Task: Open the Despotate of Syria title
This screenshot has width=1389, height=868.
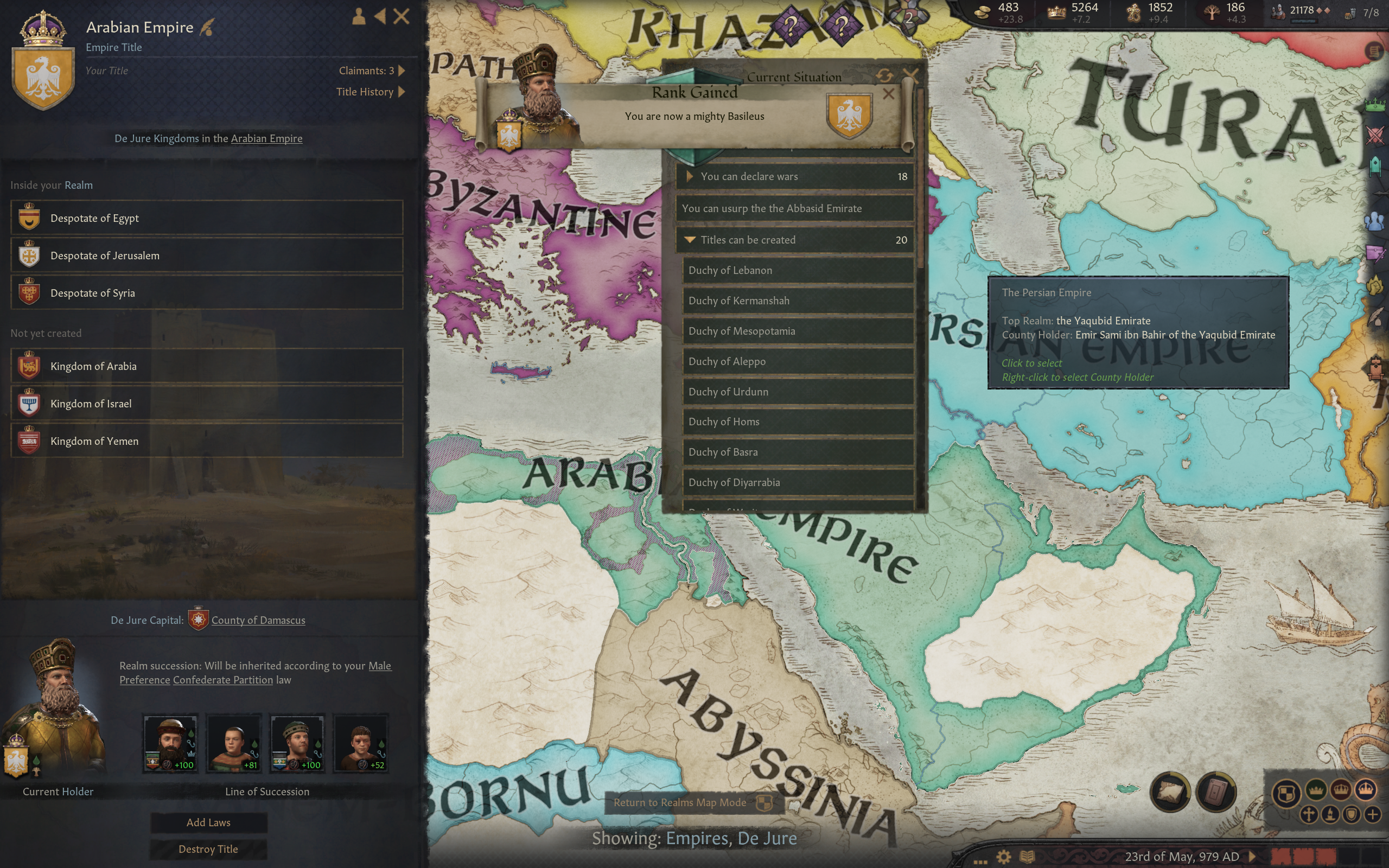Action: [207, 293]
